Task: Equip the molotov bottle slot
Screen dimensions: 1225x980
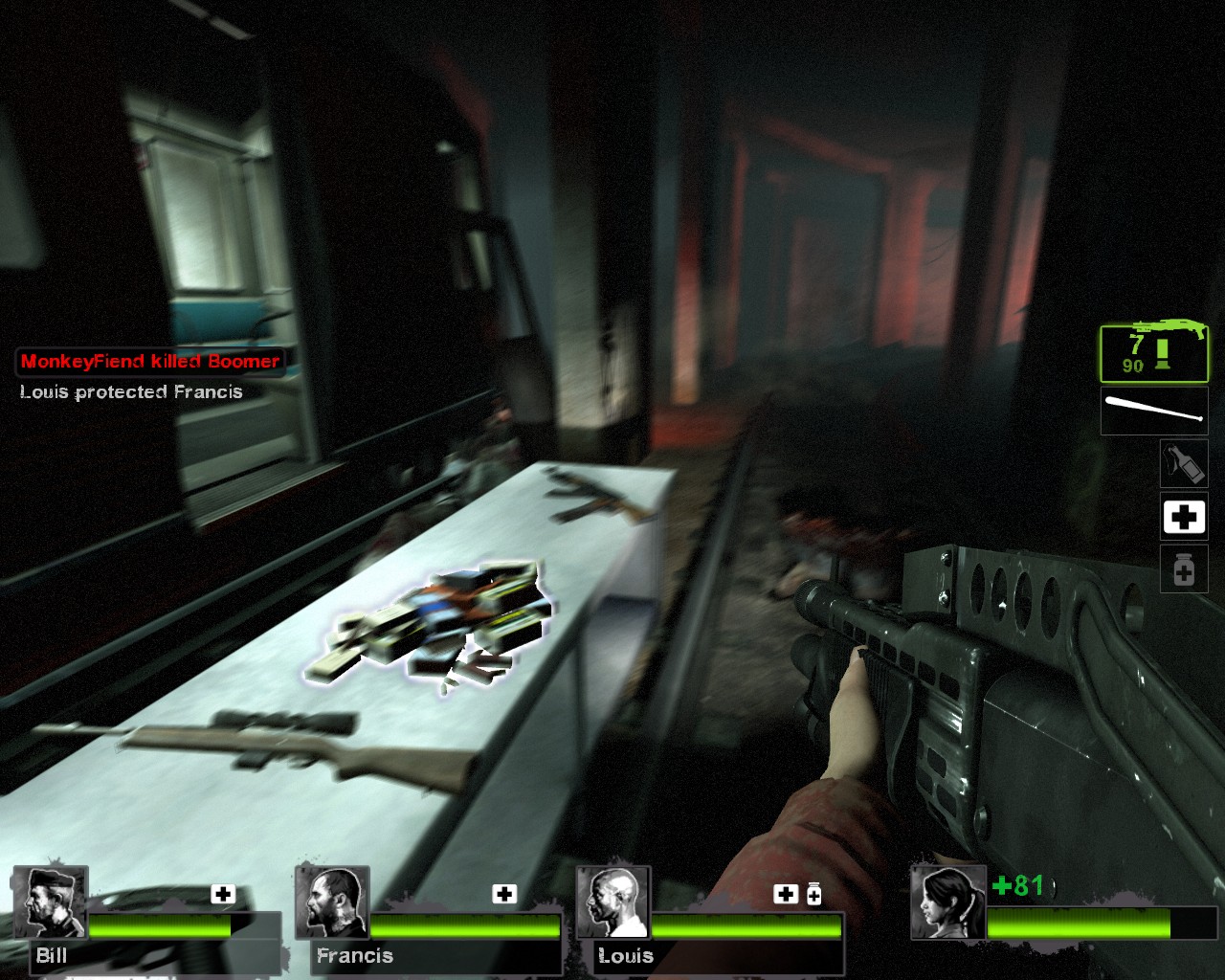Action: [1183, 463]
